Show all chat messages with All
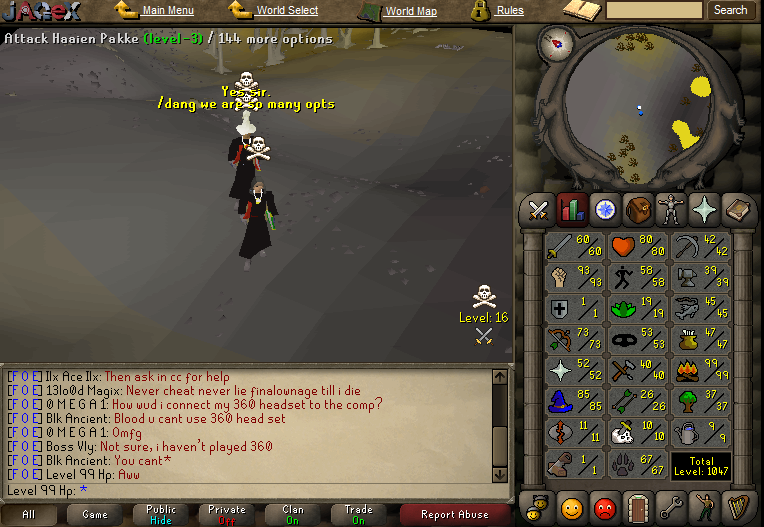 click(x=28, y=515)
